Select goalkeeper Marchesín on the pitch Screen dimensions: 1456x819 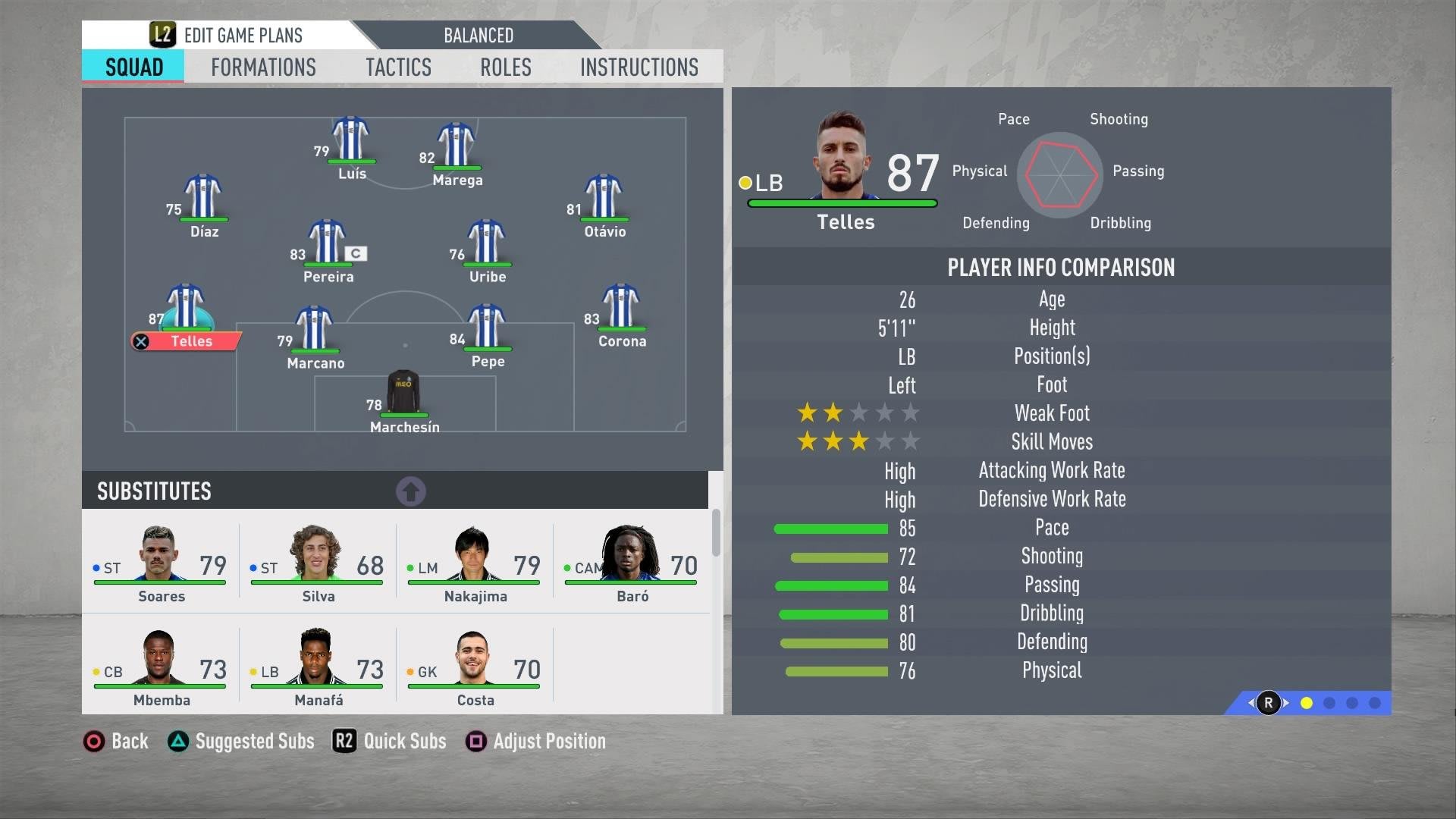coord(403,394)
